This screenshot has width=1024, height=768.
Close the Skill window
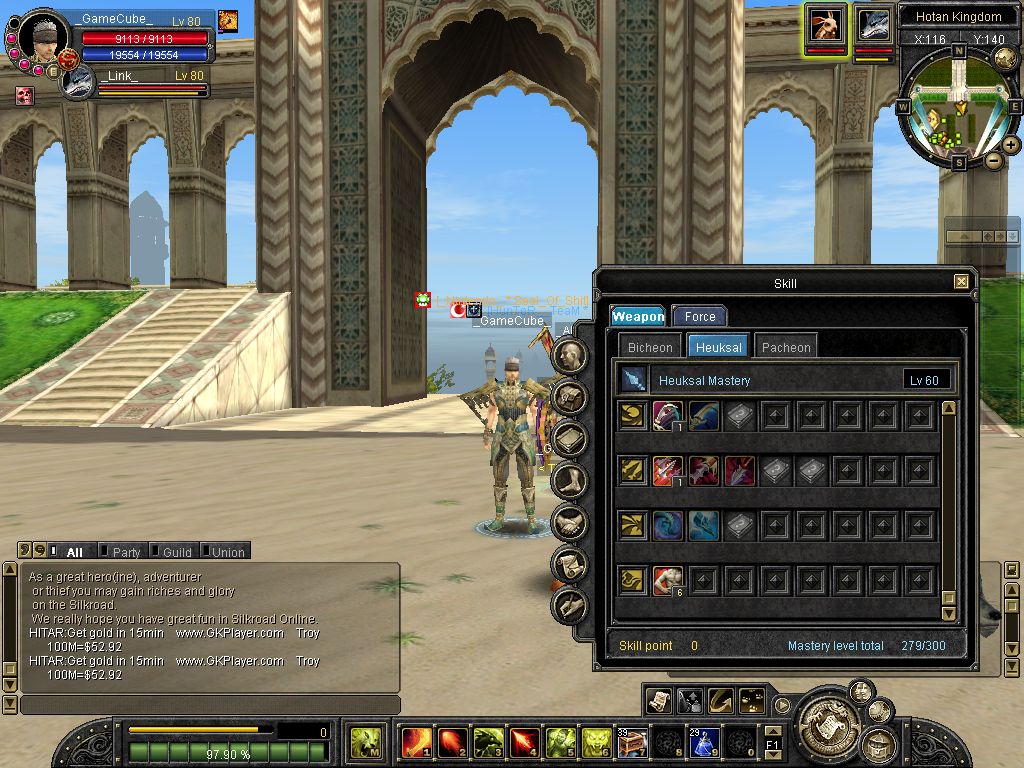(x=961, y=282)
